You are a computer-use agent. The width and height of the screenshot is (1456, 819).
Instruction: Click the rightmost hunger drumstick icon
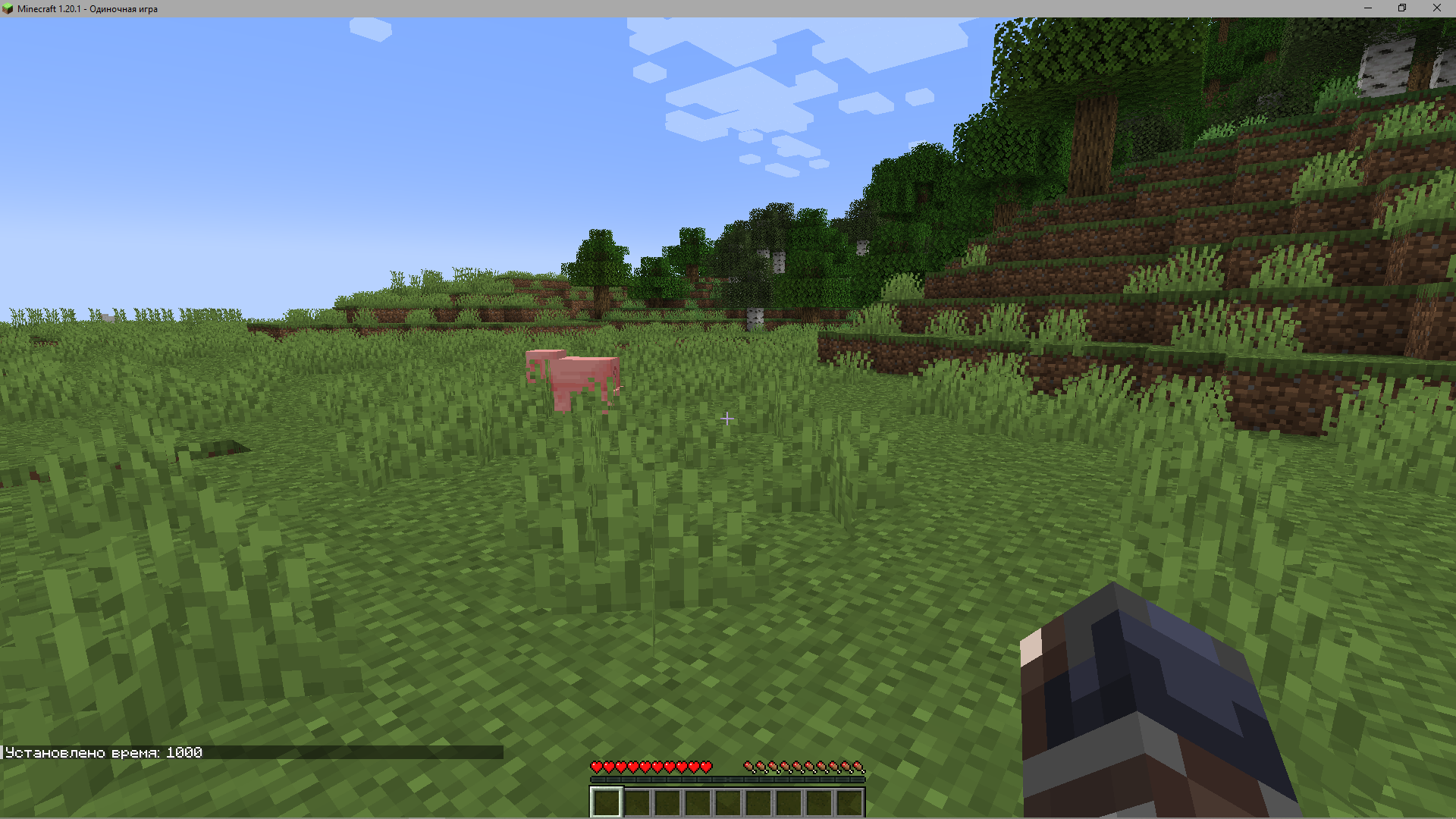point(859,766)
